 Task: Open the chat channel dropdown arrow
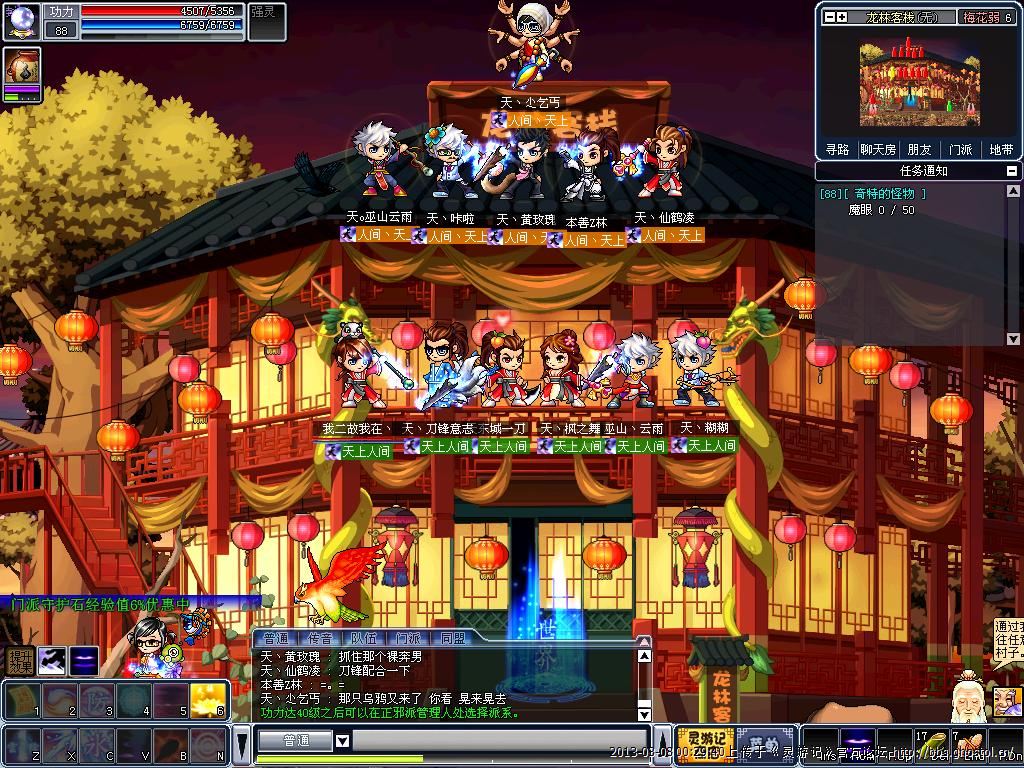tap(342, 741)
